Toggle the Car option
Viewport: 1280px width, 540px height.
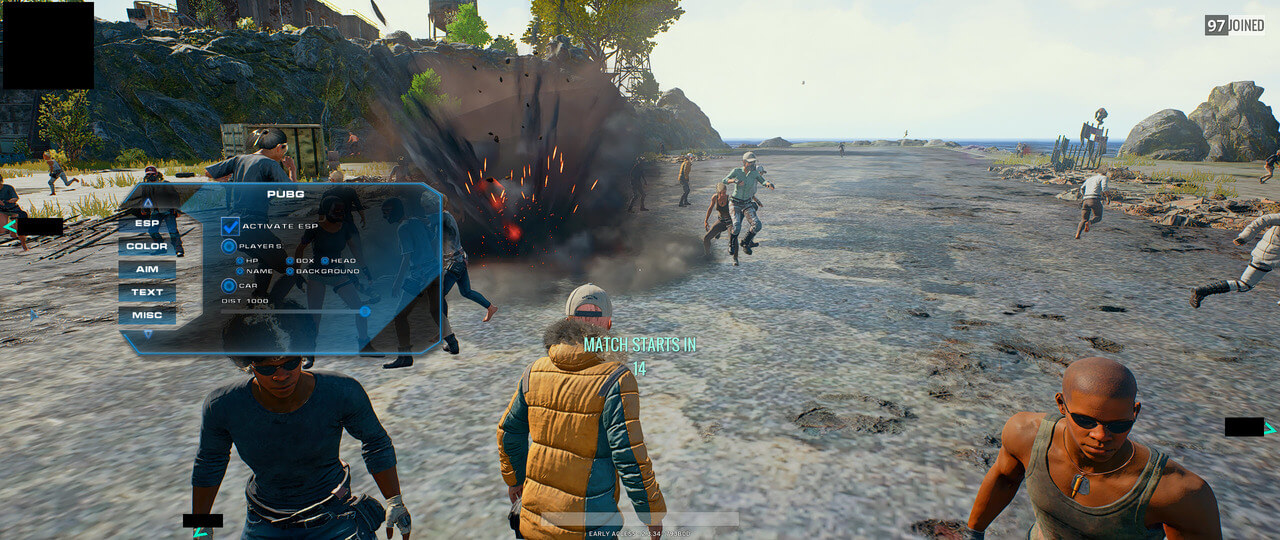[x=229, y=286]
